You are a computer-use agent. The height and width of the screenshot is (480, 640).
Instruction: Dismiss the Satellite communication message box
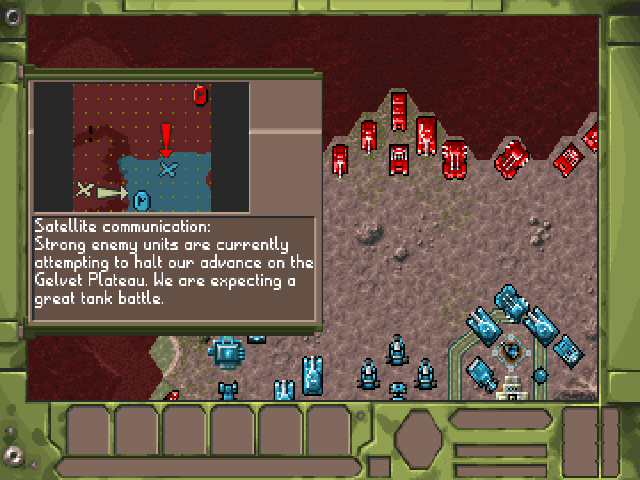pyautogui.click(x=174, y=263)
